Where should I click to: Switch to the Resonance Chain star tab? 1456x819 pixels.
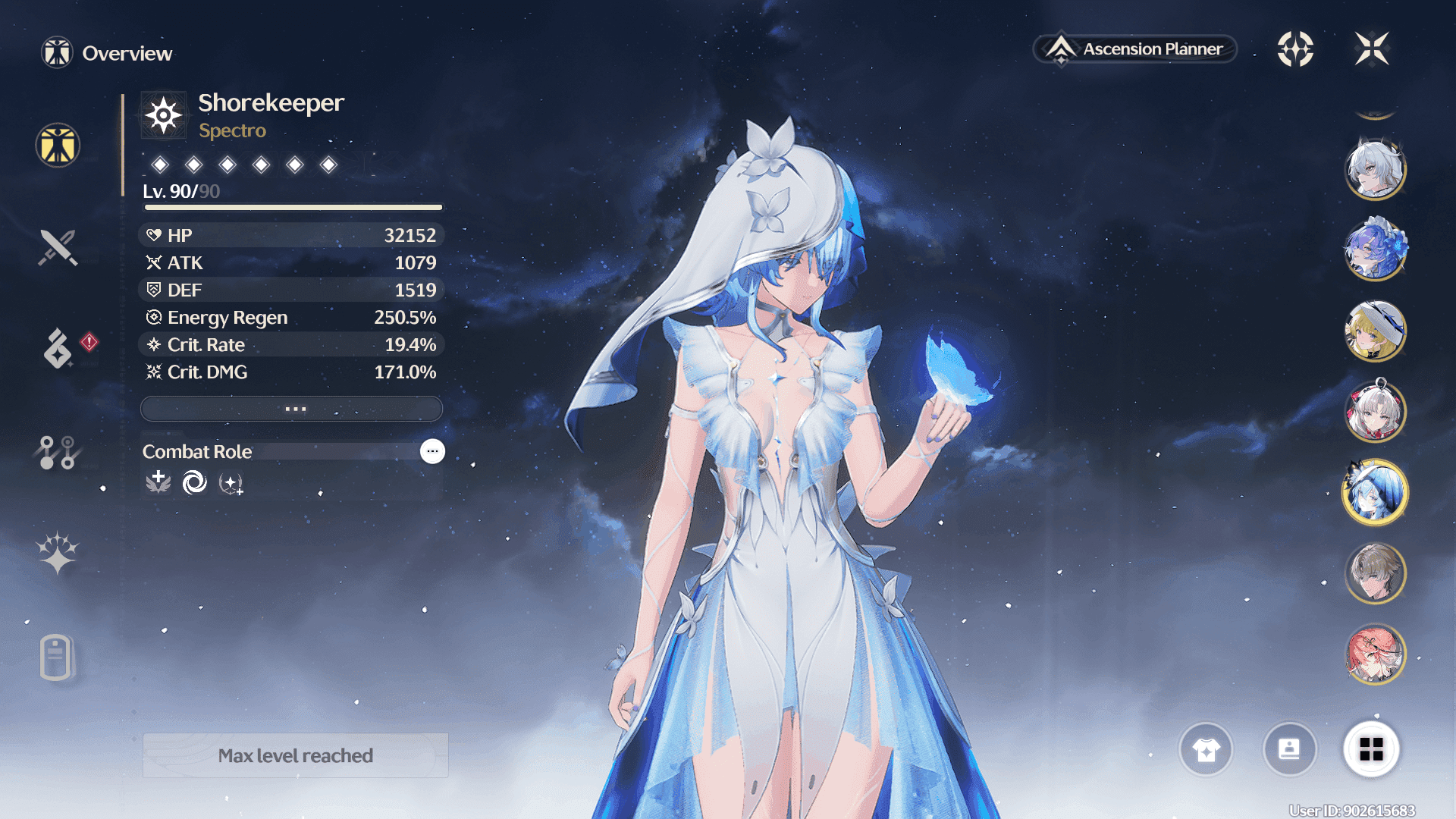(58, 553)
